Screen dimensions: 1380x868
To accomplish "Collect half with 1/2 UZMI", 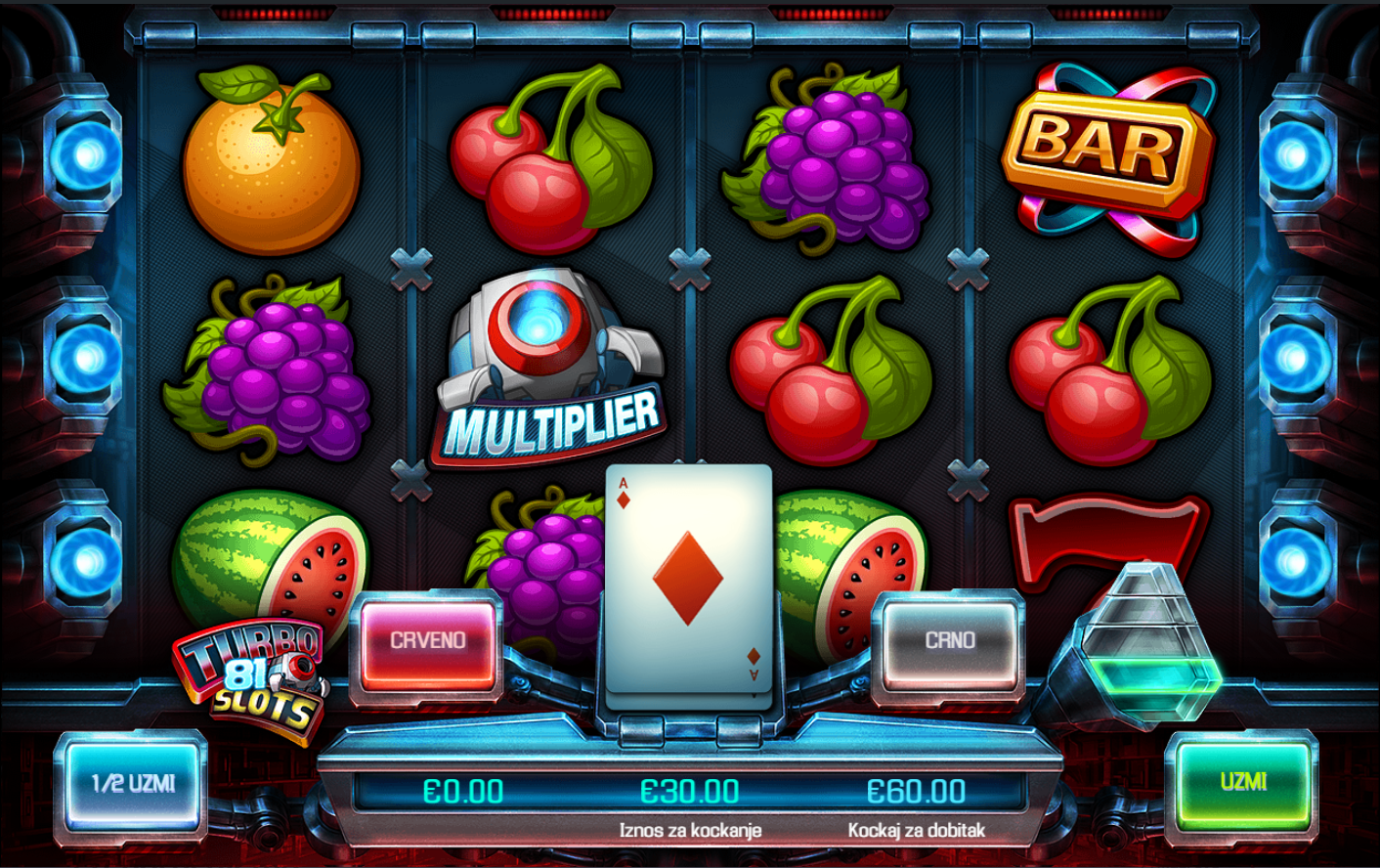I will coord(133,784).
